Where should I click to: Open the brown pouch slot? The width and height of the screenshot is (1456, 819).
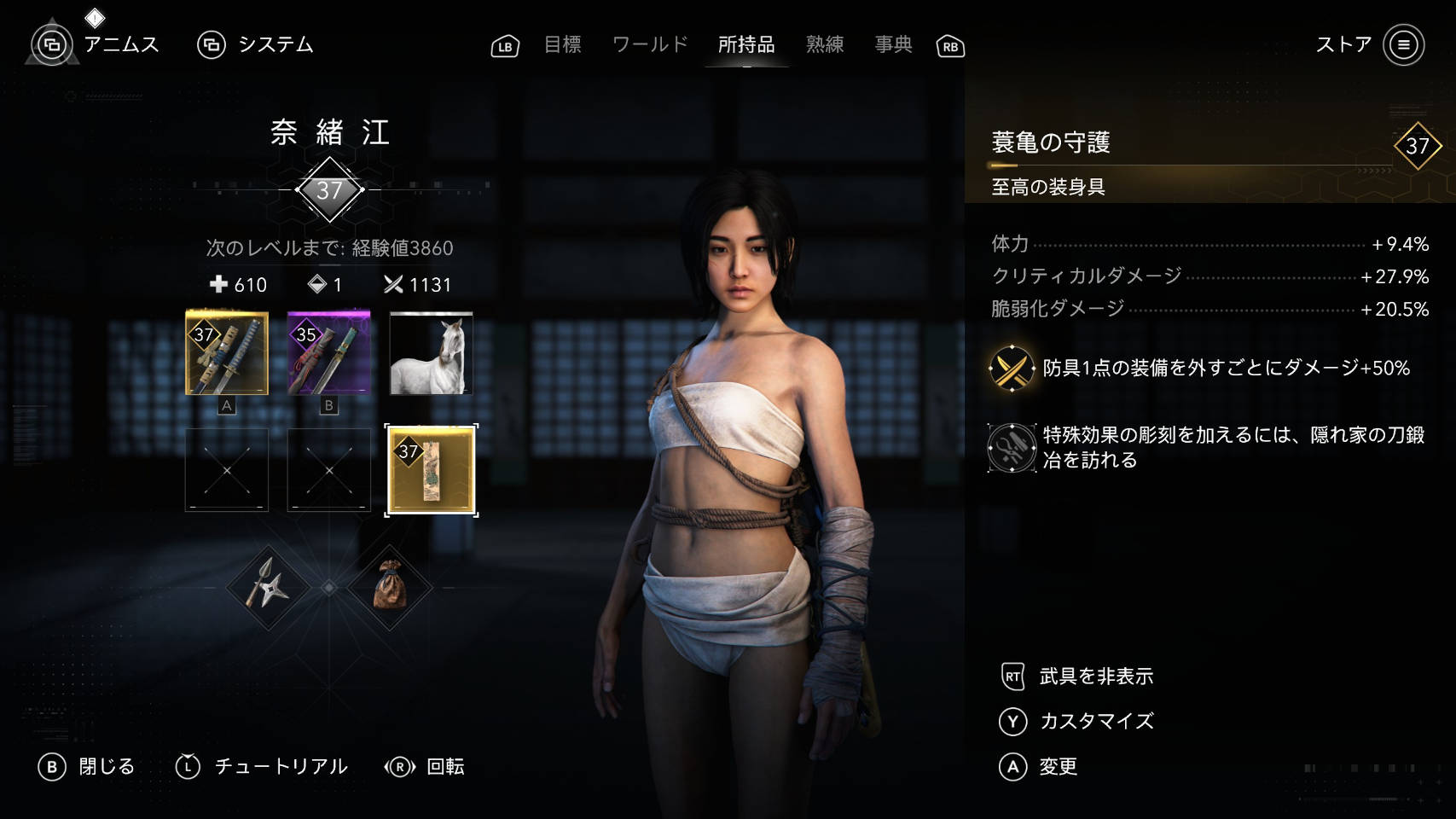point(390,588)
